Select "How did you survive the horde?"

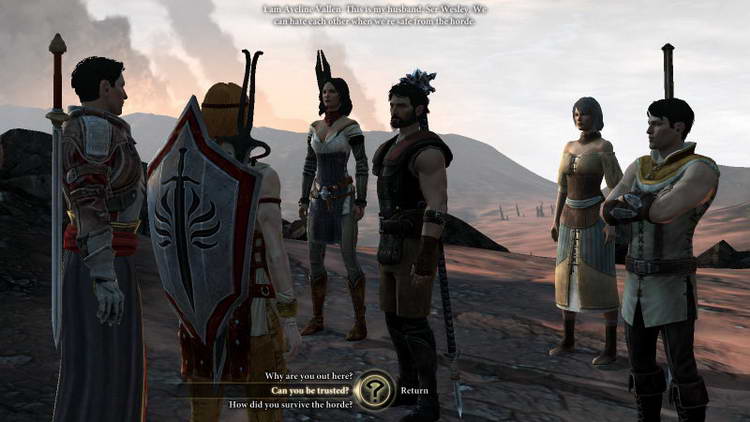pyautogui.click(x=289, y=405)
